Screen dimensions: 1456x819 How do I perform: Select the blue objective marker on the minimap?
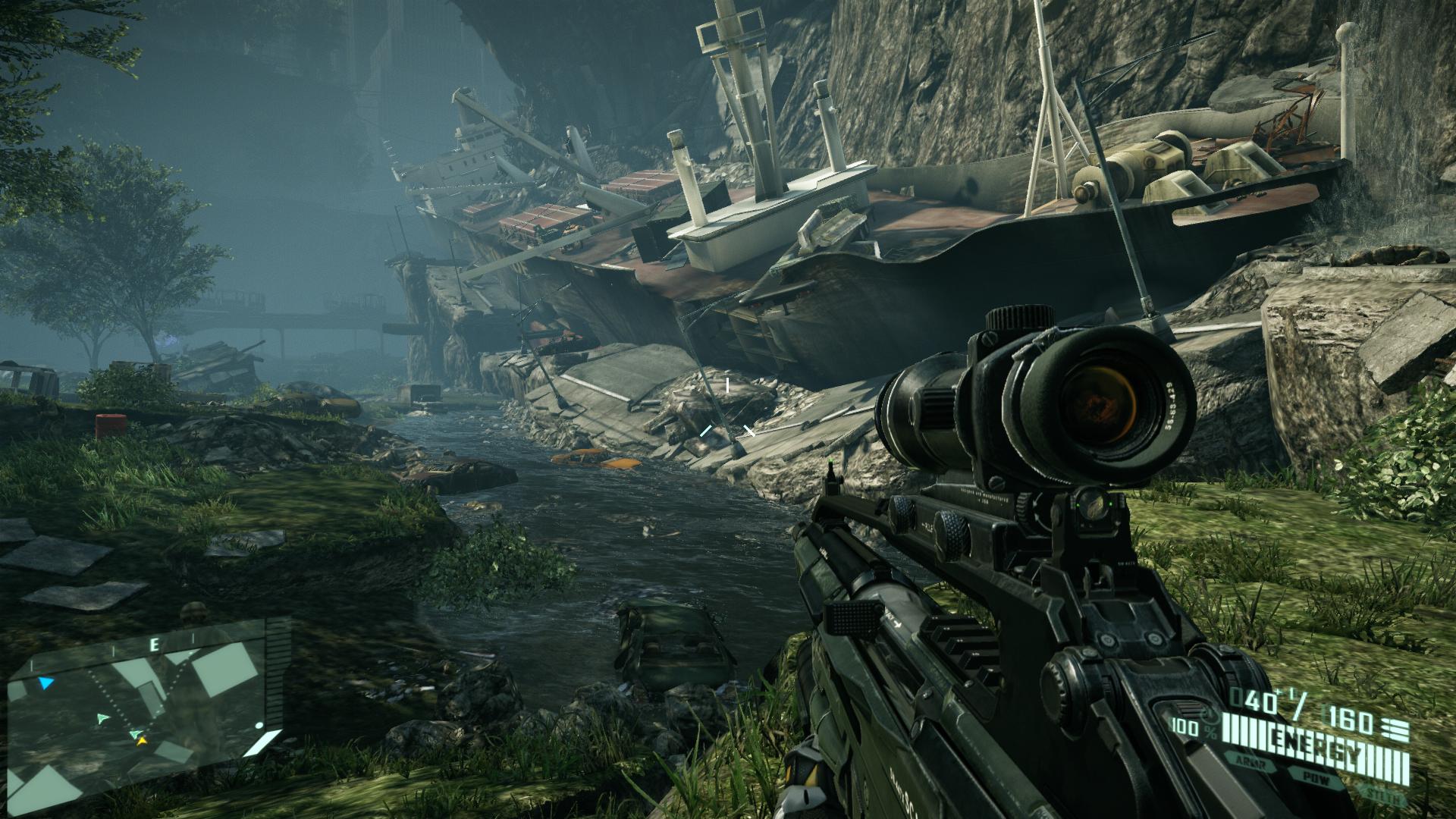pos(45,683)
